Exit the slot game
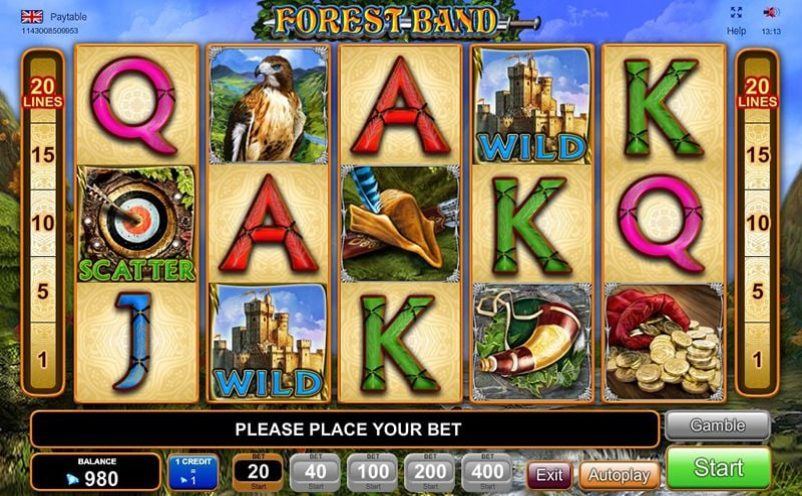Viewport: 802px width, 496px height. tap(549, 474)
